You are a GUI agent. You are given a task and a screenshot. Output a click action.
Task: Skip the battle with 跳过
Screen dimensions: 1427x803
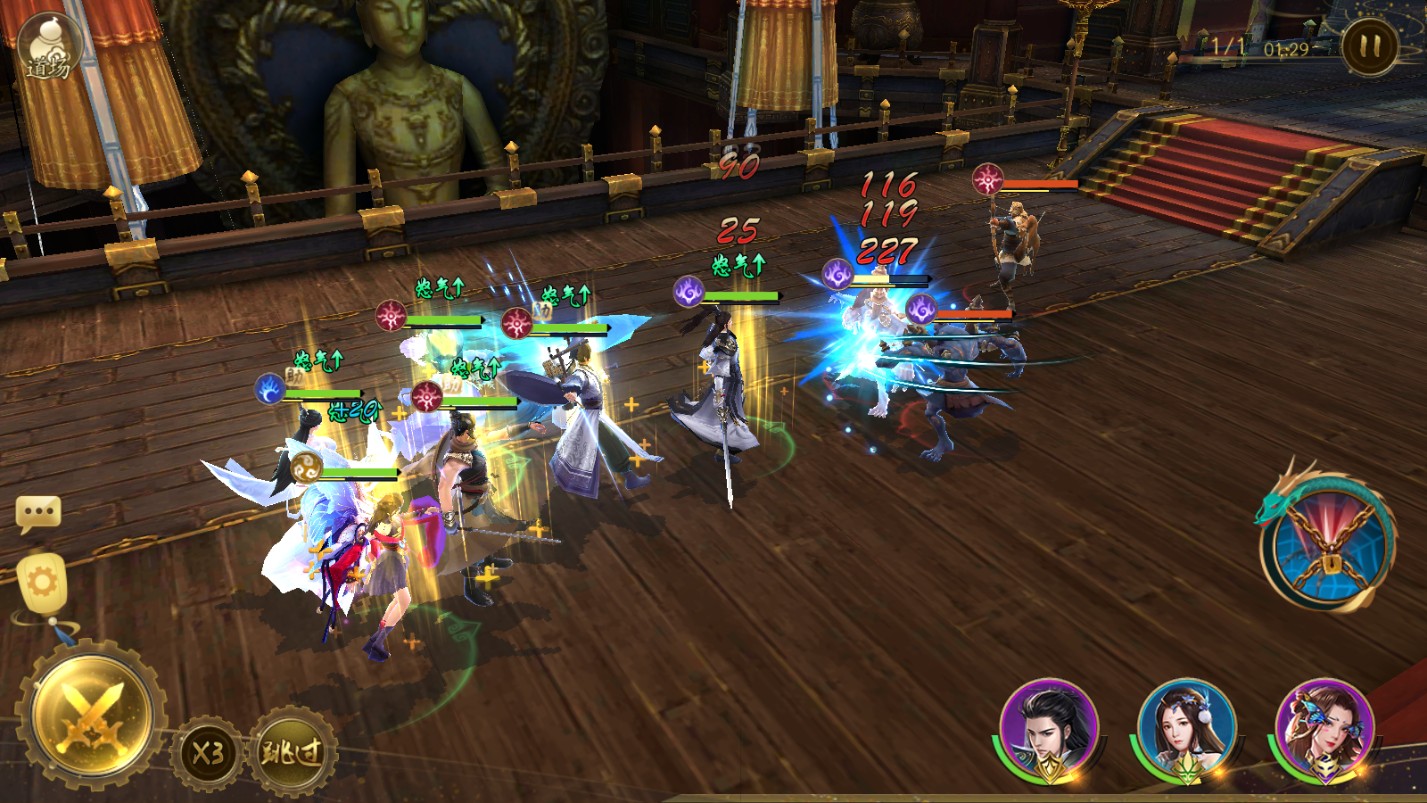click(293, 751)
